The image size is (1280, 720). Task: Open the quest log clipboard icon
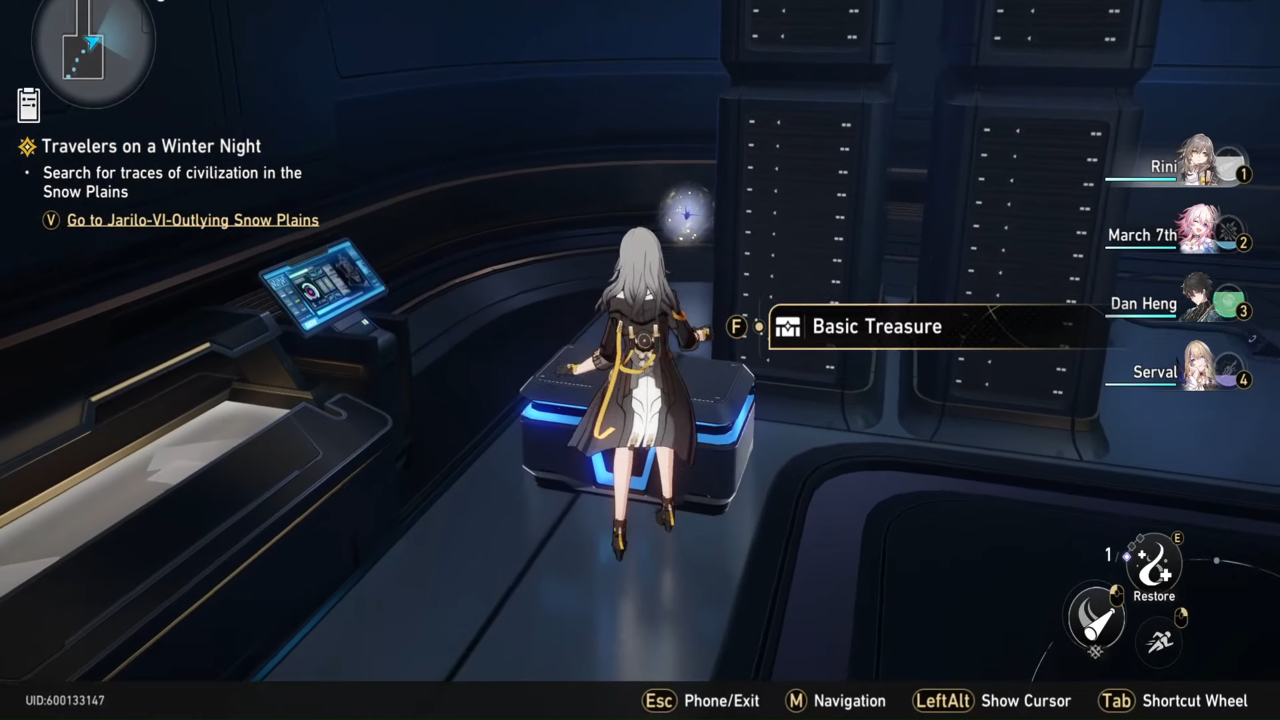[x=27, y=103]
